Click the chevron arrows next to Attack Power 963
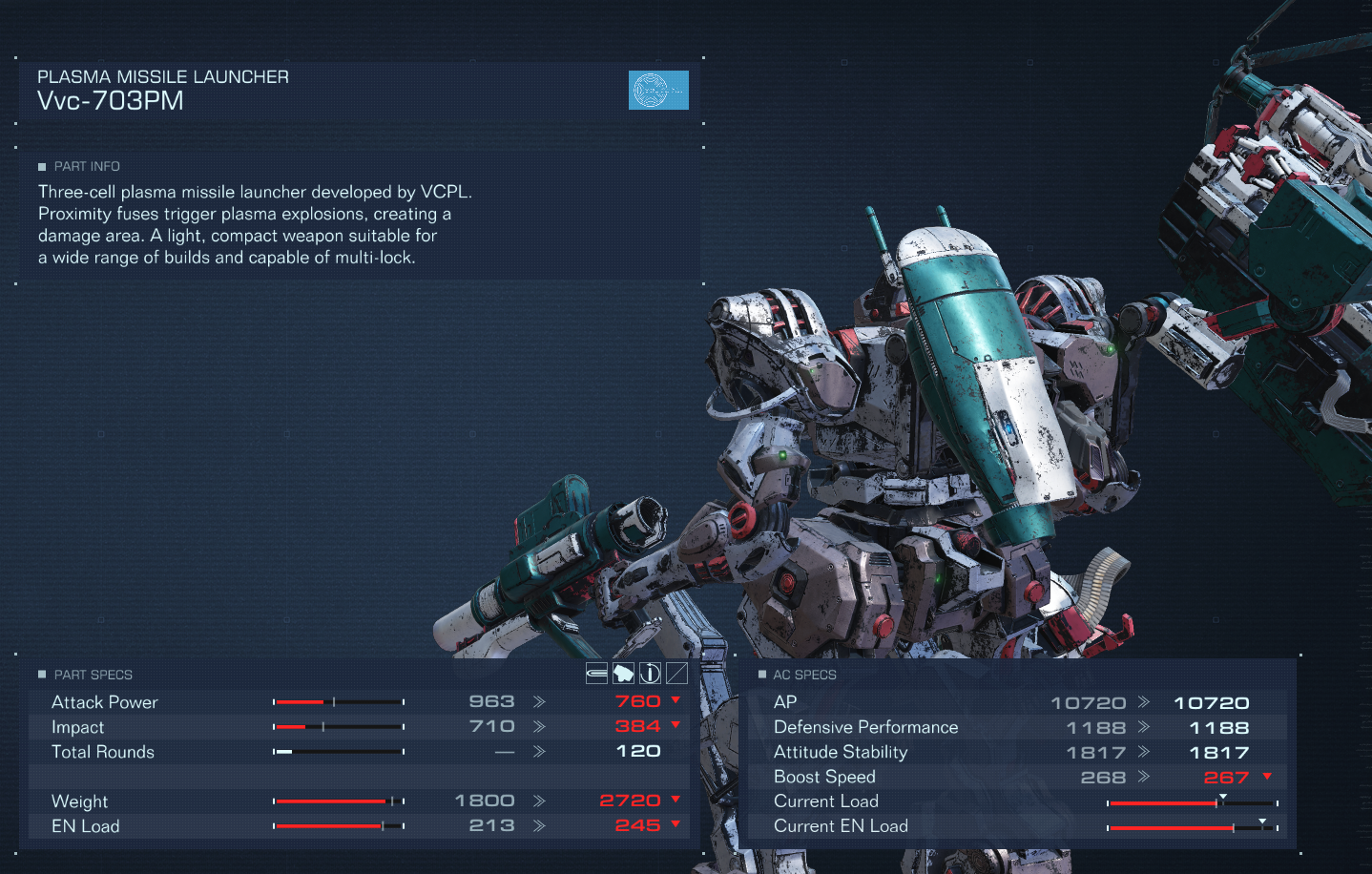The image size is (1372, 874). [539, 701]
